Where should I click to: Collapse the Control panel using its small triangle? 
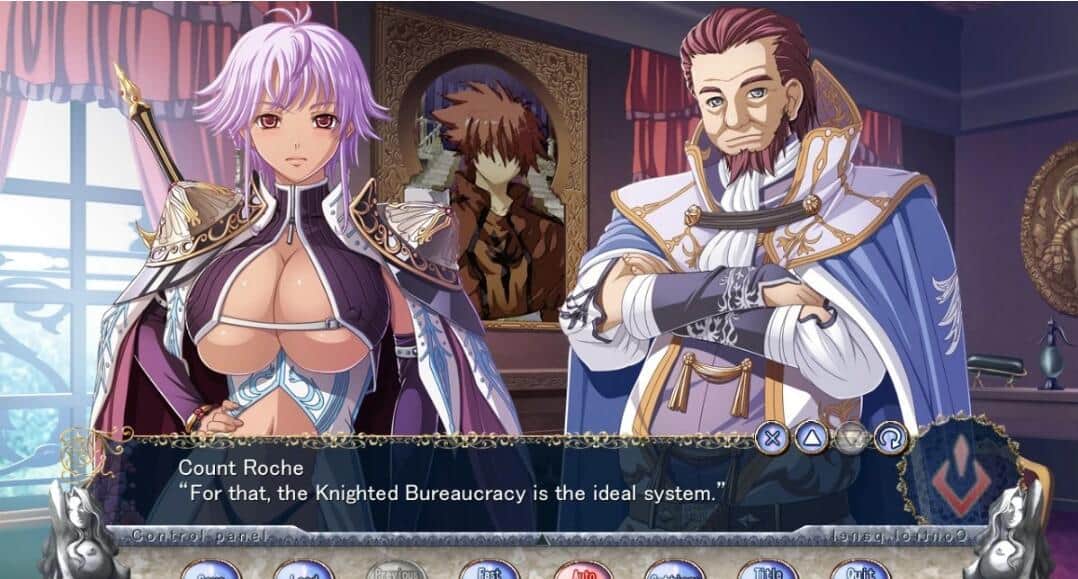pyautogui.click(x=541, y=539)
